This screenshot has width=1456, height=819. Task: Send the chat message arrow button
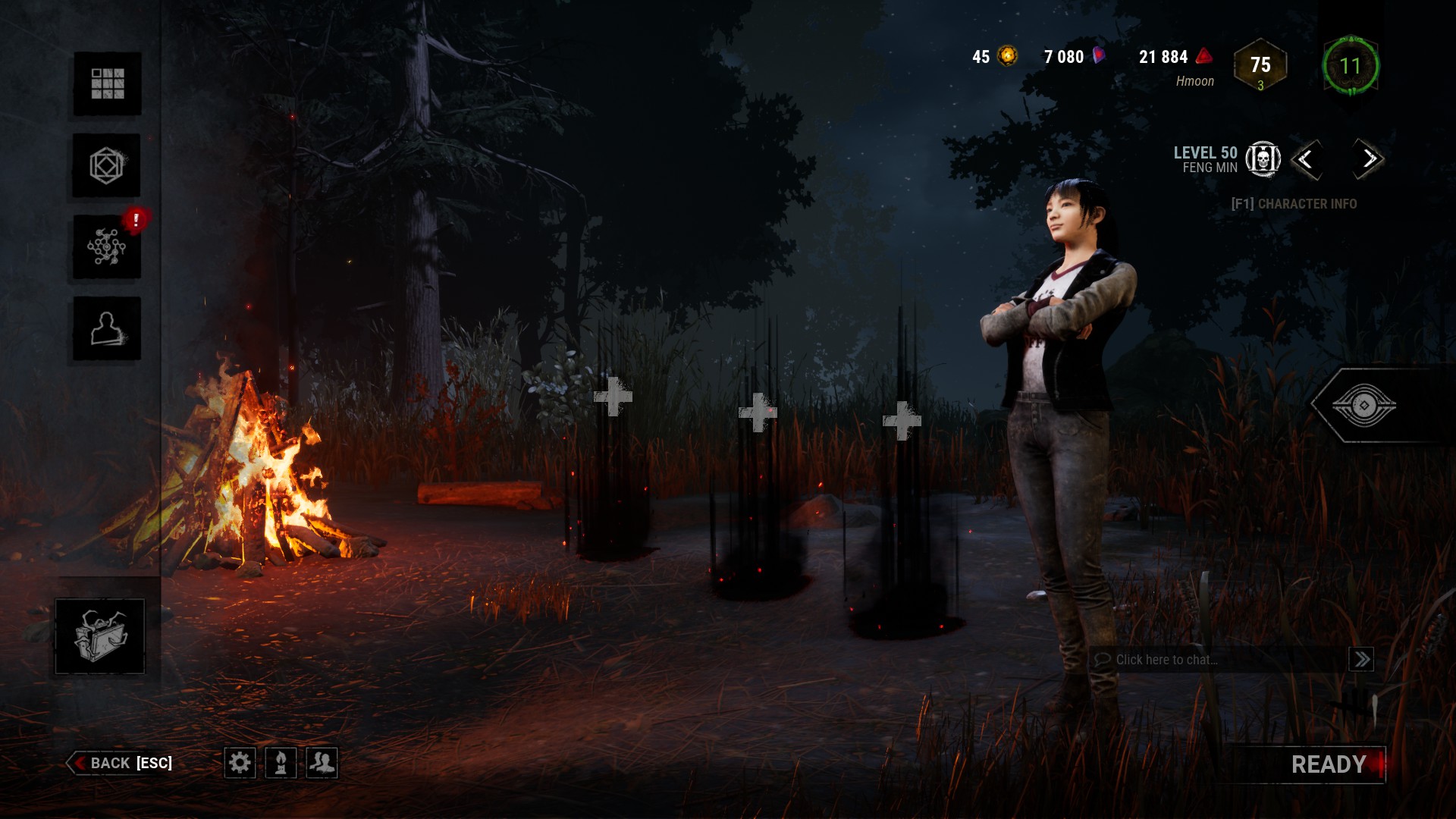pyautogui.click(x=1361, y=660)
